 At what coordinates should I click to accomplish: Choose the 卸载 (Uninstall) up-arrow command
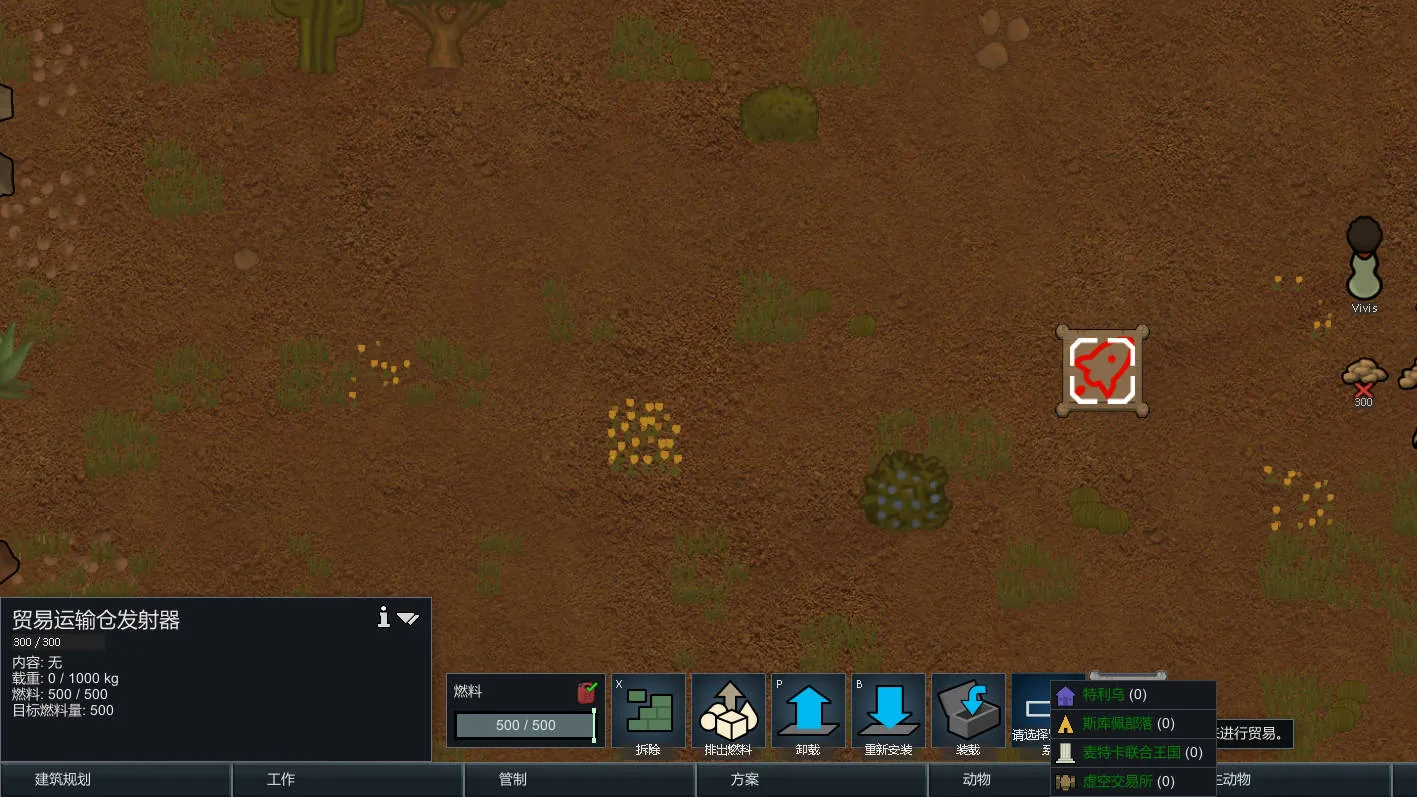[808, 710]
